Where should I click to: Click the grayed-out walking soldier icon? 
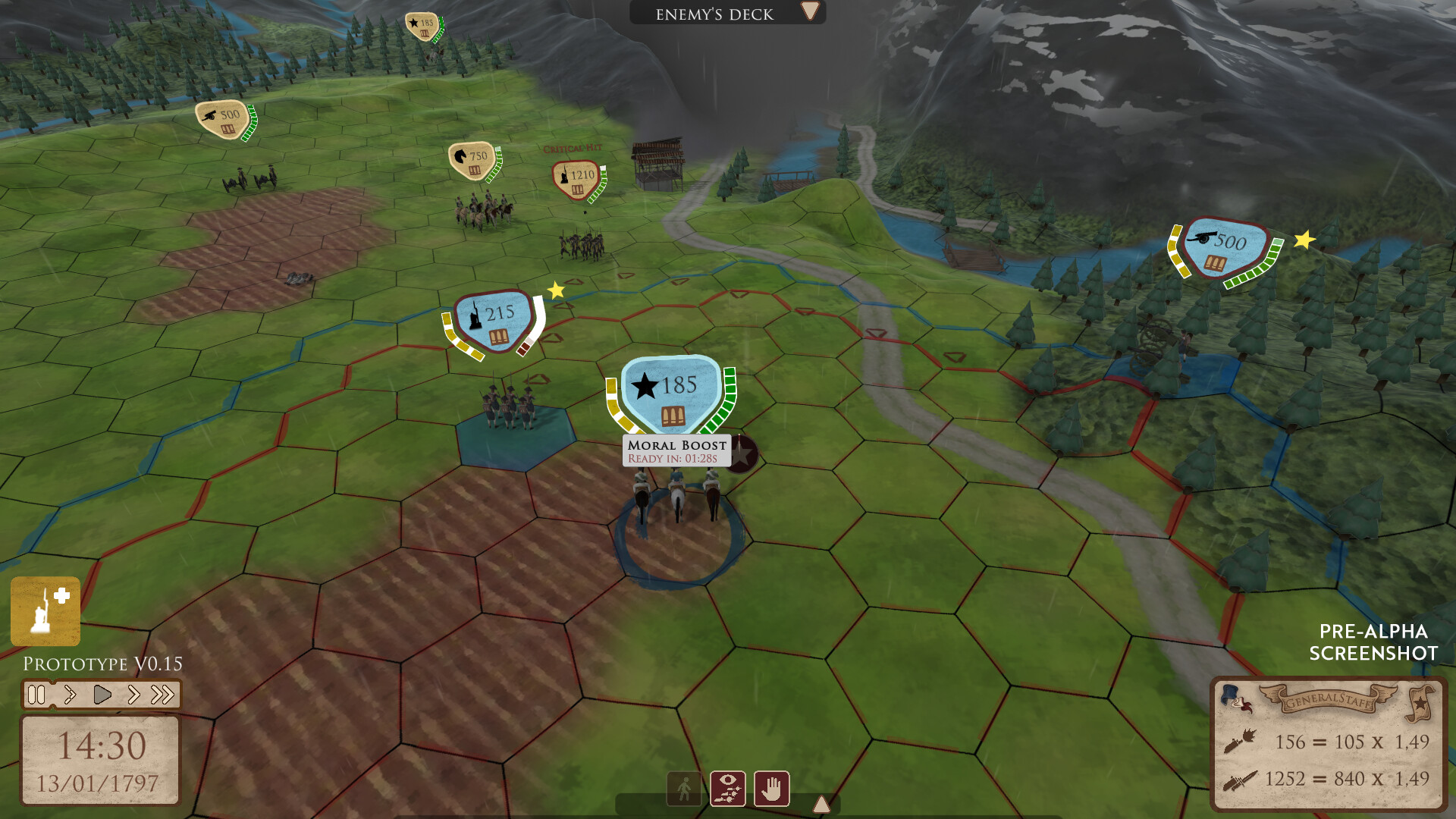coord(685,789)
